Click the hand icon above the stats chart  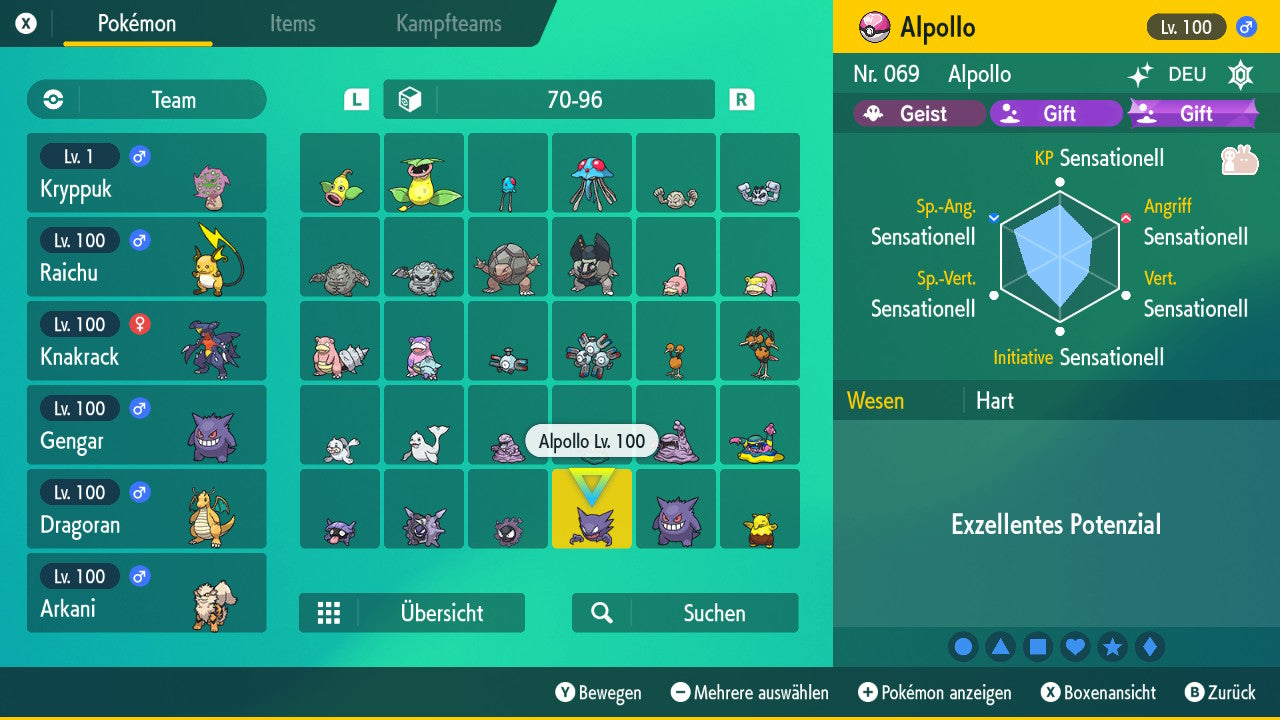(1239, 158)
